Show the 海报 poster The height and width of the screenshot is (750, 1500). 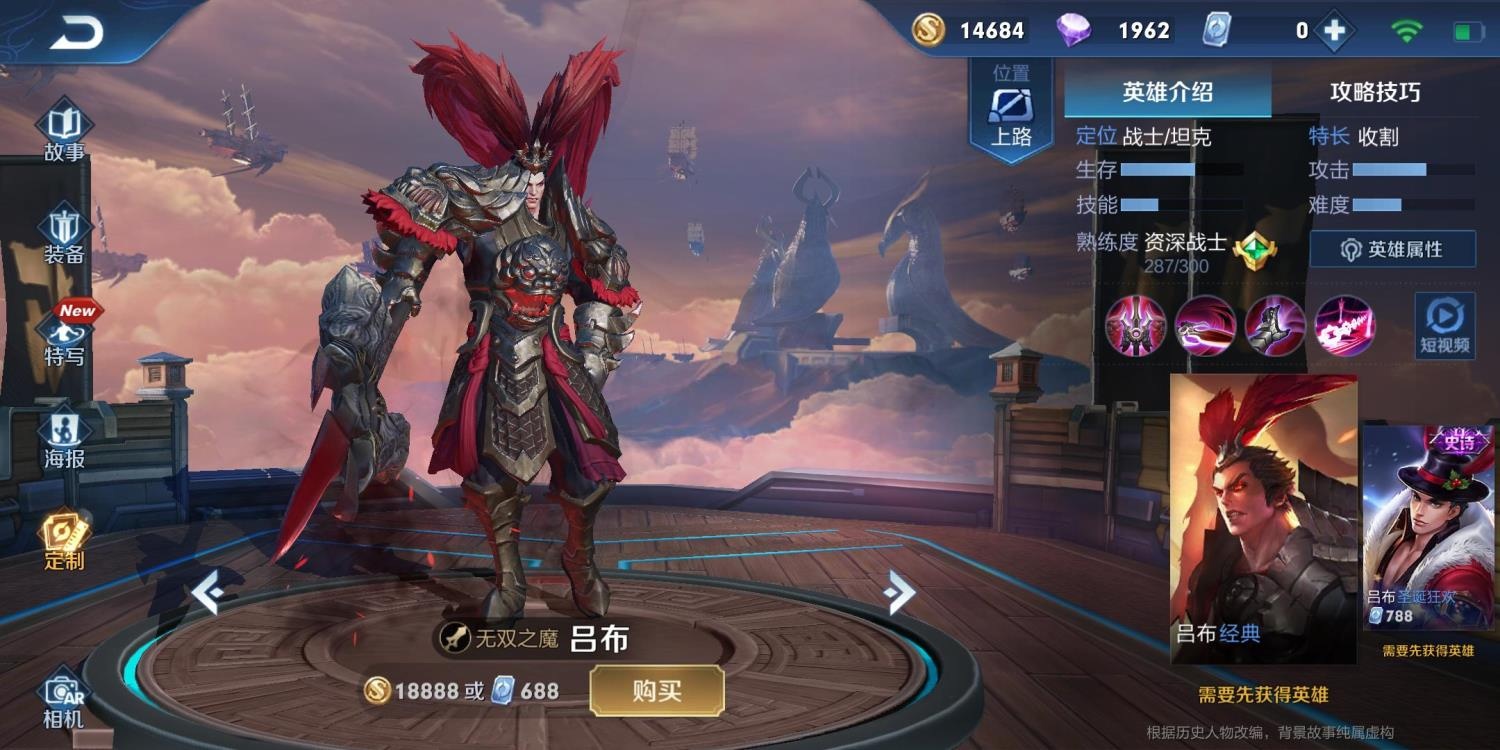click(x=64, y=440)
